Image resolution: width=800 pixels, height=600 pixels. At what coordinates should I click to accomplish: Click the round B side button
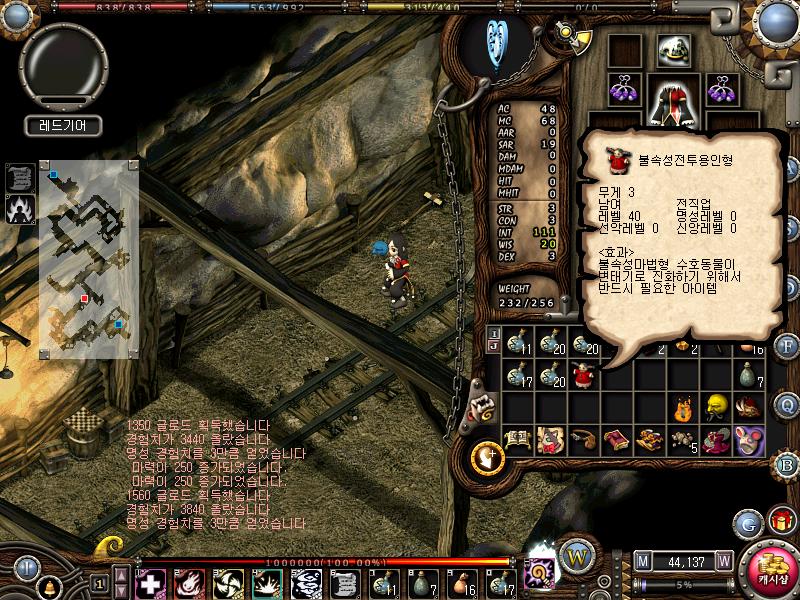coord(786,463)
